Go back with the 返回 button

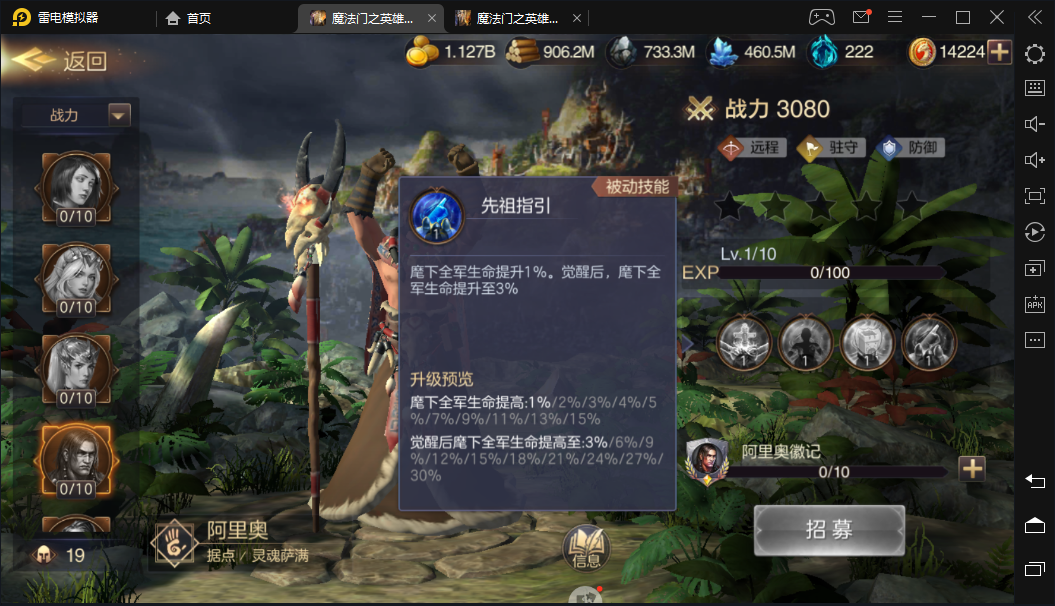pyautogui.click(x=60, y=60)
